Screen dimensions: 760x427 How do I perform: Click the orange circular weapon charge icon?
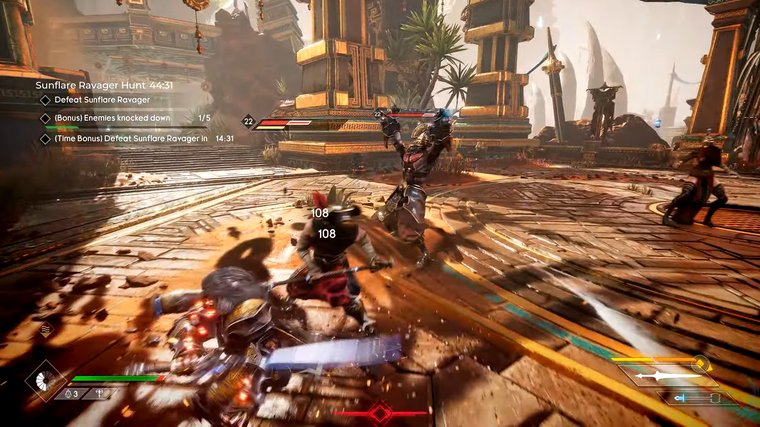pos(701,364)
